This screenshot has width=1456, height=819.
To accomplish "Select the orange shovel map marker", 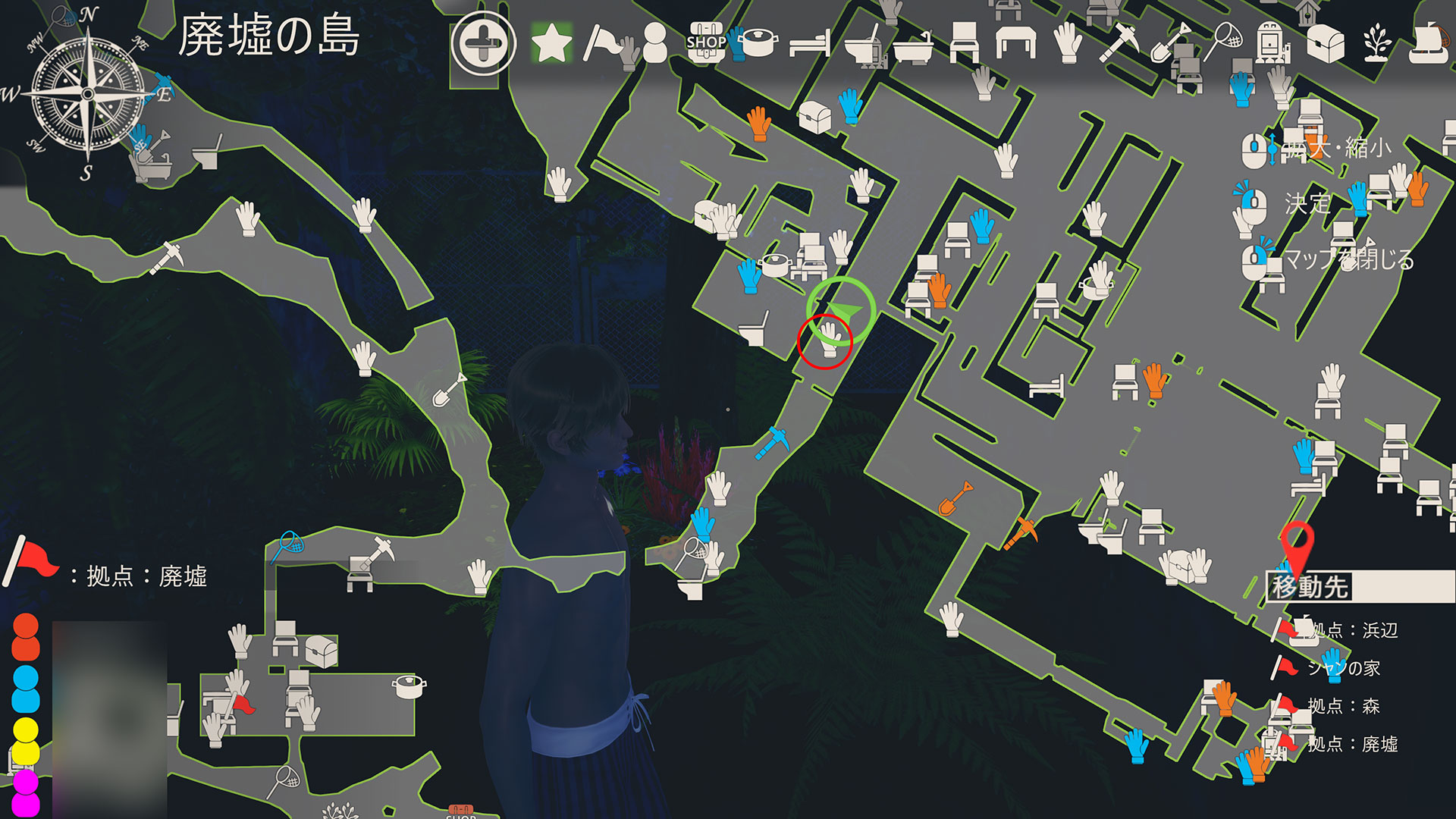I will pos(955,498).
